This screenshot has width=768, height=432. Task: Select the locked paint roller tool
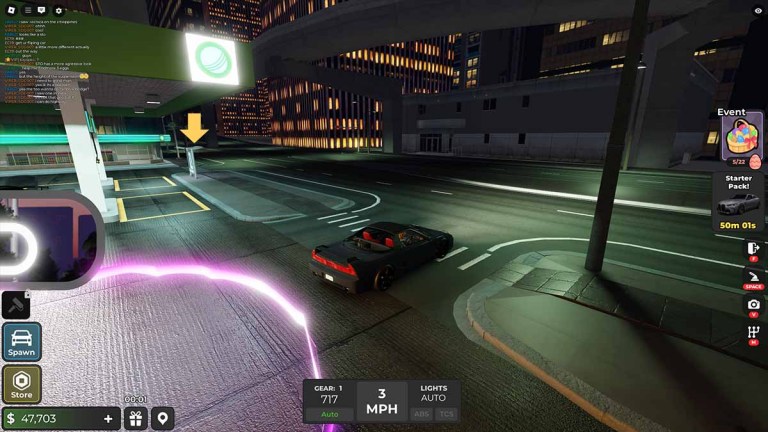(x=17, y=304)
